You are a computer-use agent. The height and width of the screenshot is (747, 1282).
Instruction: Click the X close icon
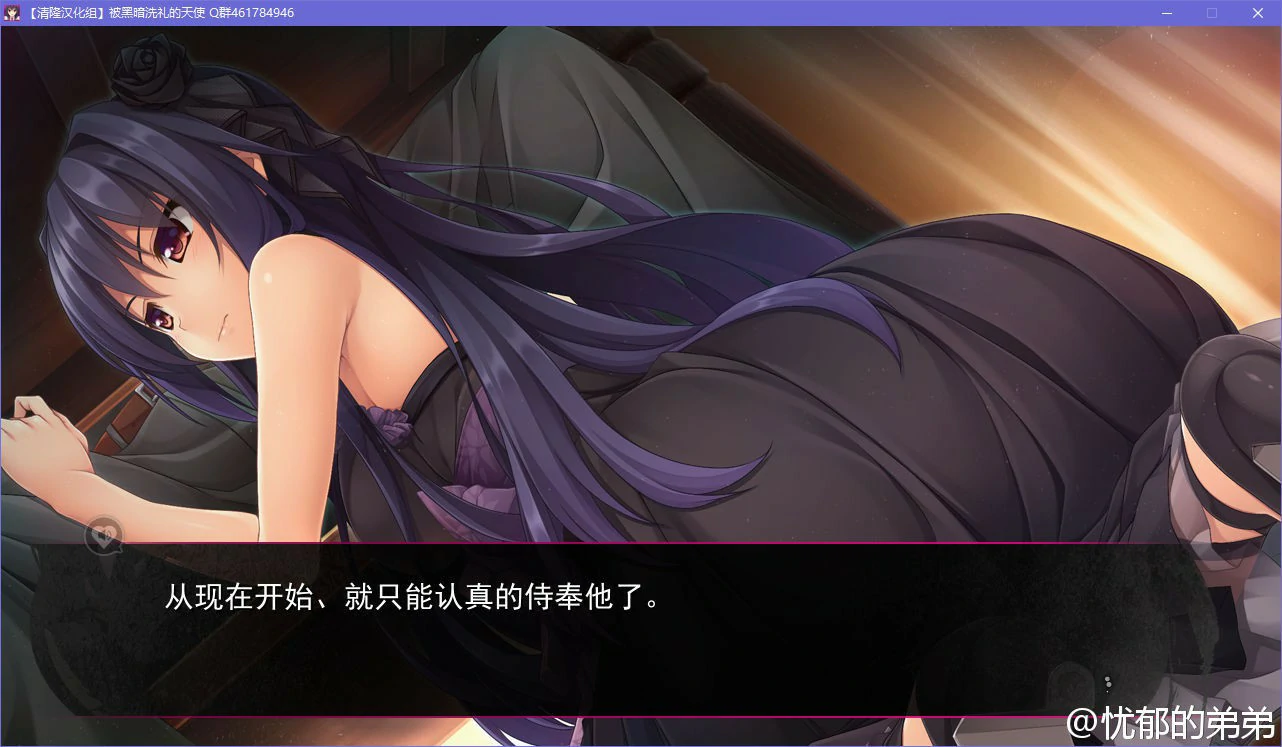[x=1257, y=13]
